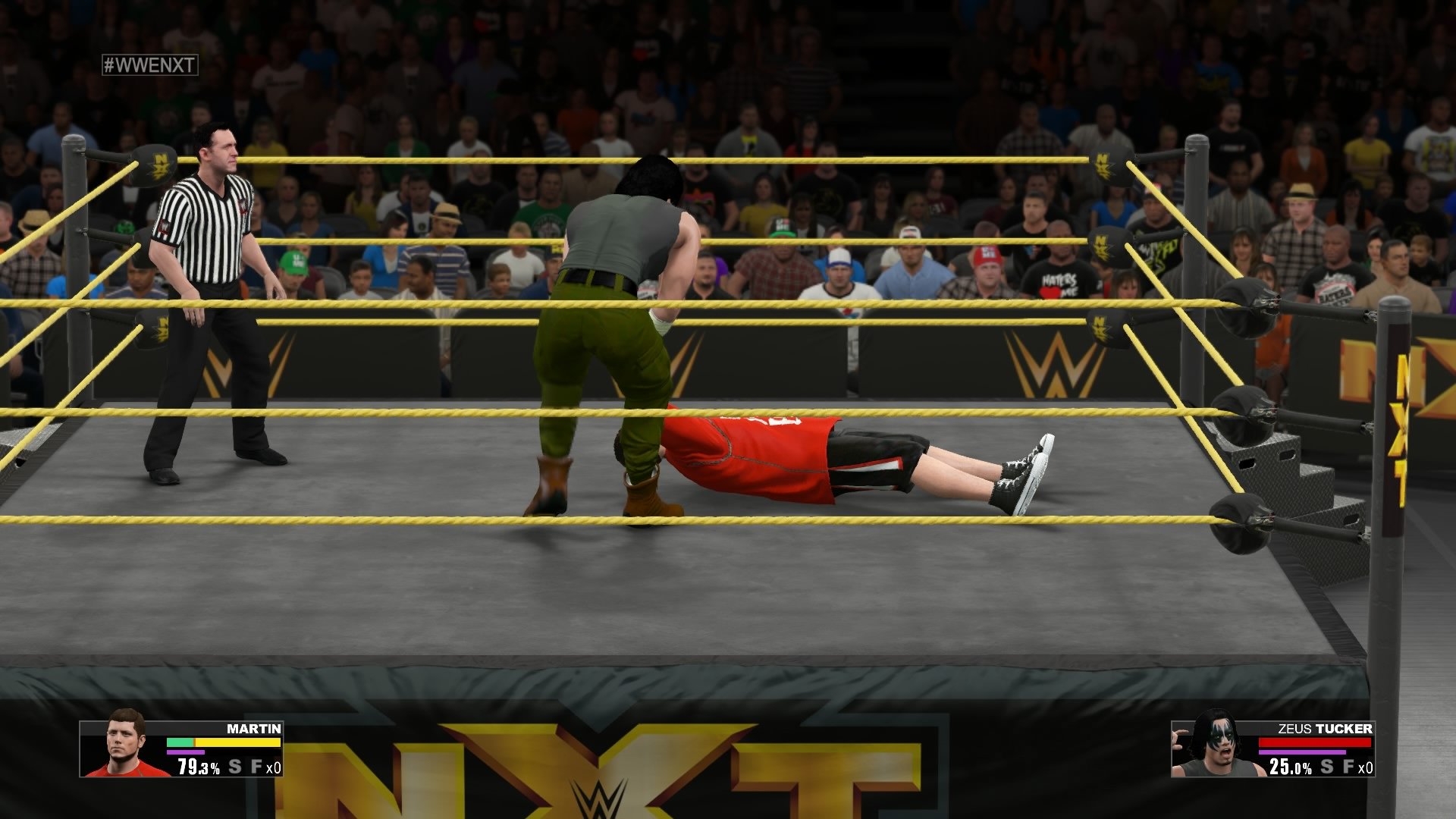Click the x0 finisher counter for Martin

[275, 767]
